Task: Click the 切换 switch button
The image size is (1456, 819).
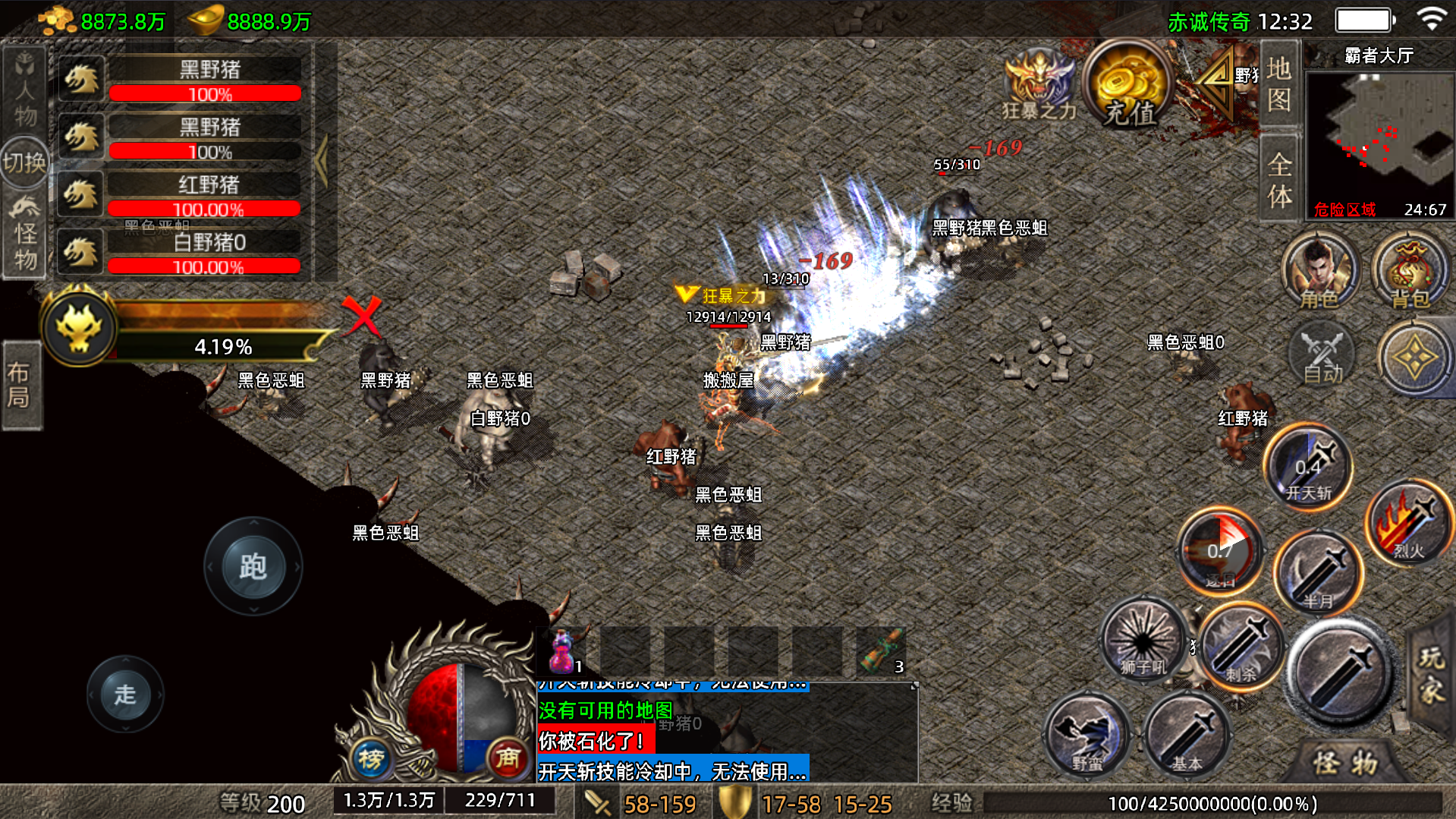Action: tap(24, 162)
